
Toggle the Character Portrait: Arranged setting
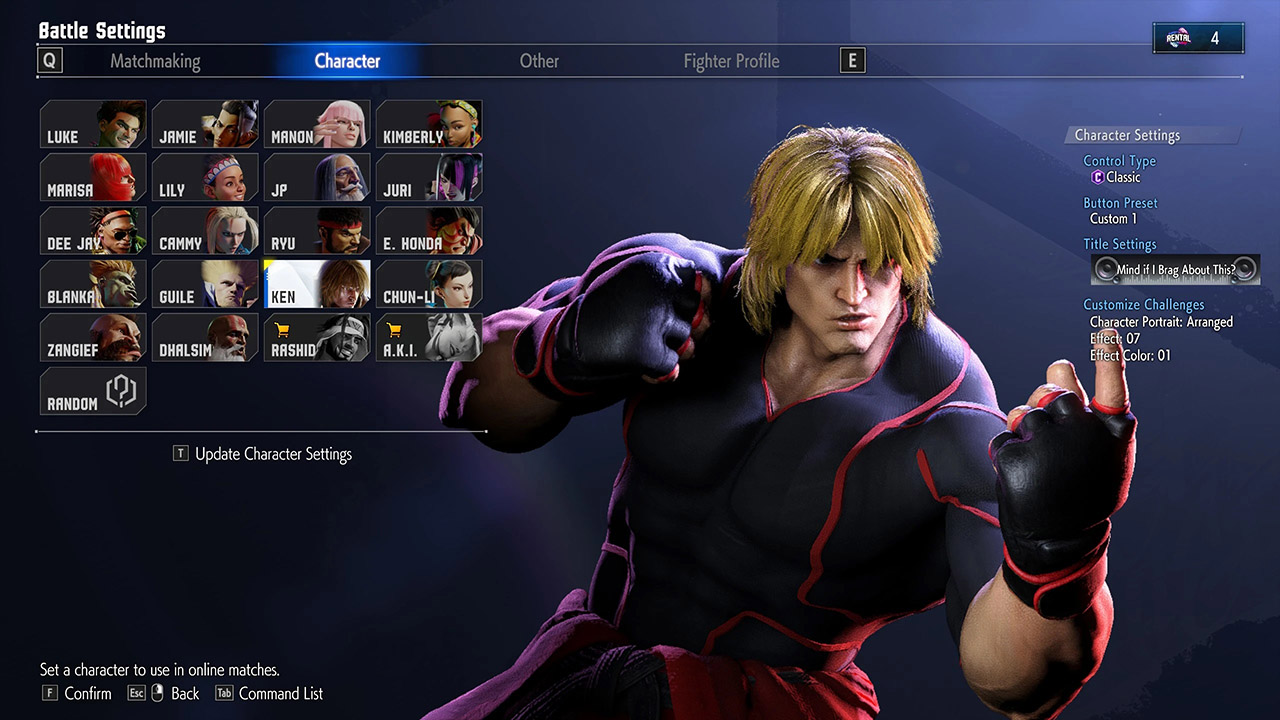click(x=1160, y=322)
